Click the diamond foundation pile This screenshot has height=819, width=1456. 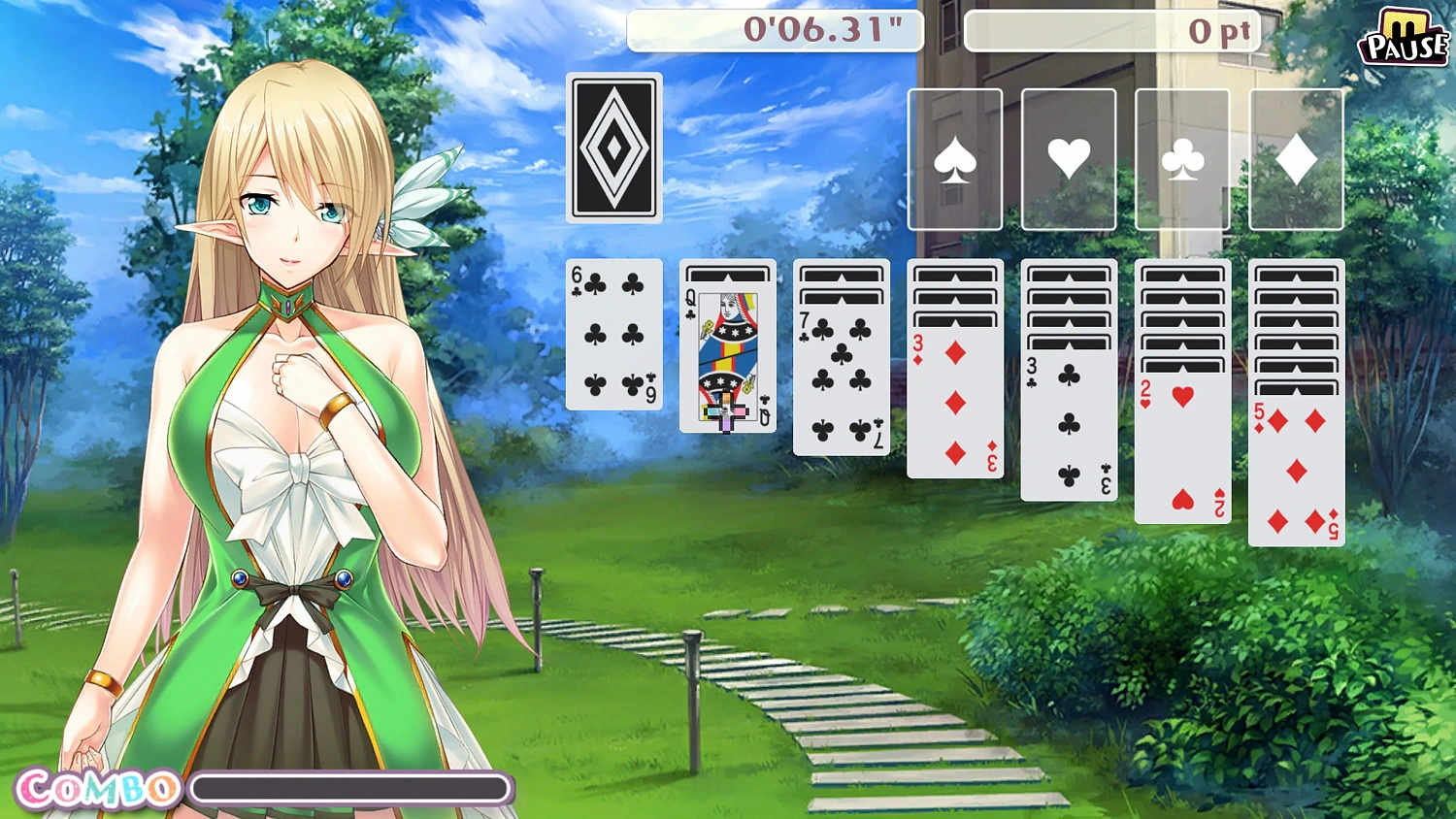(1296, 158)
